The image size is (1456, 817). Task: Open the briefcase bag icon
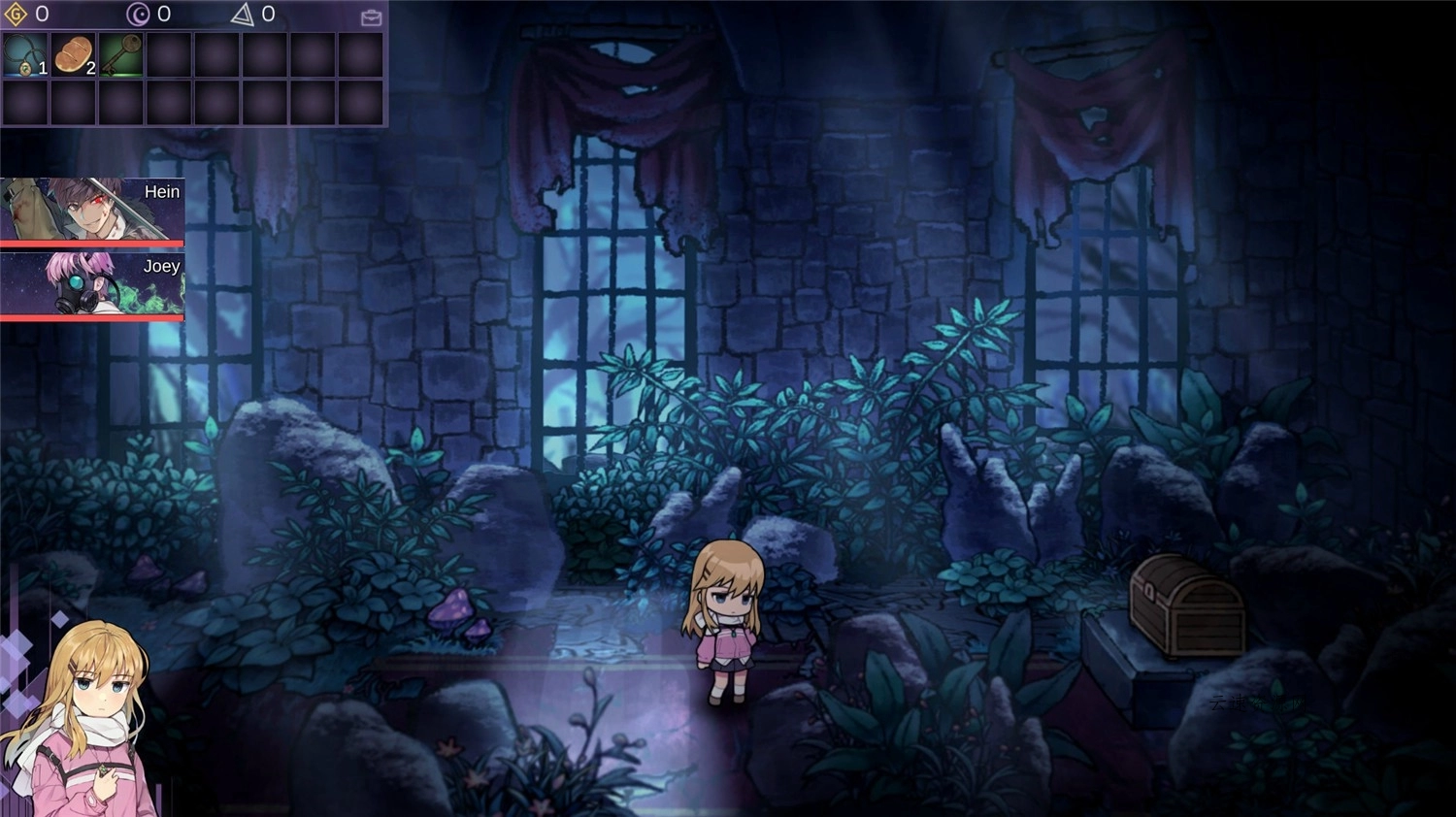tap(371, 17)
